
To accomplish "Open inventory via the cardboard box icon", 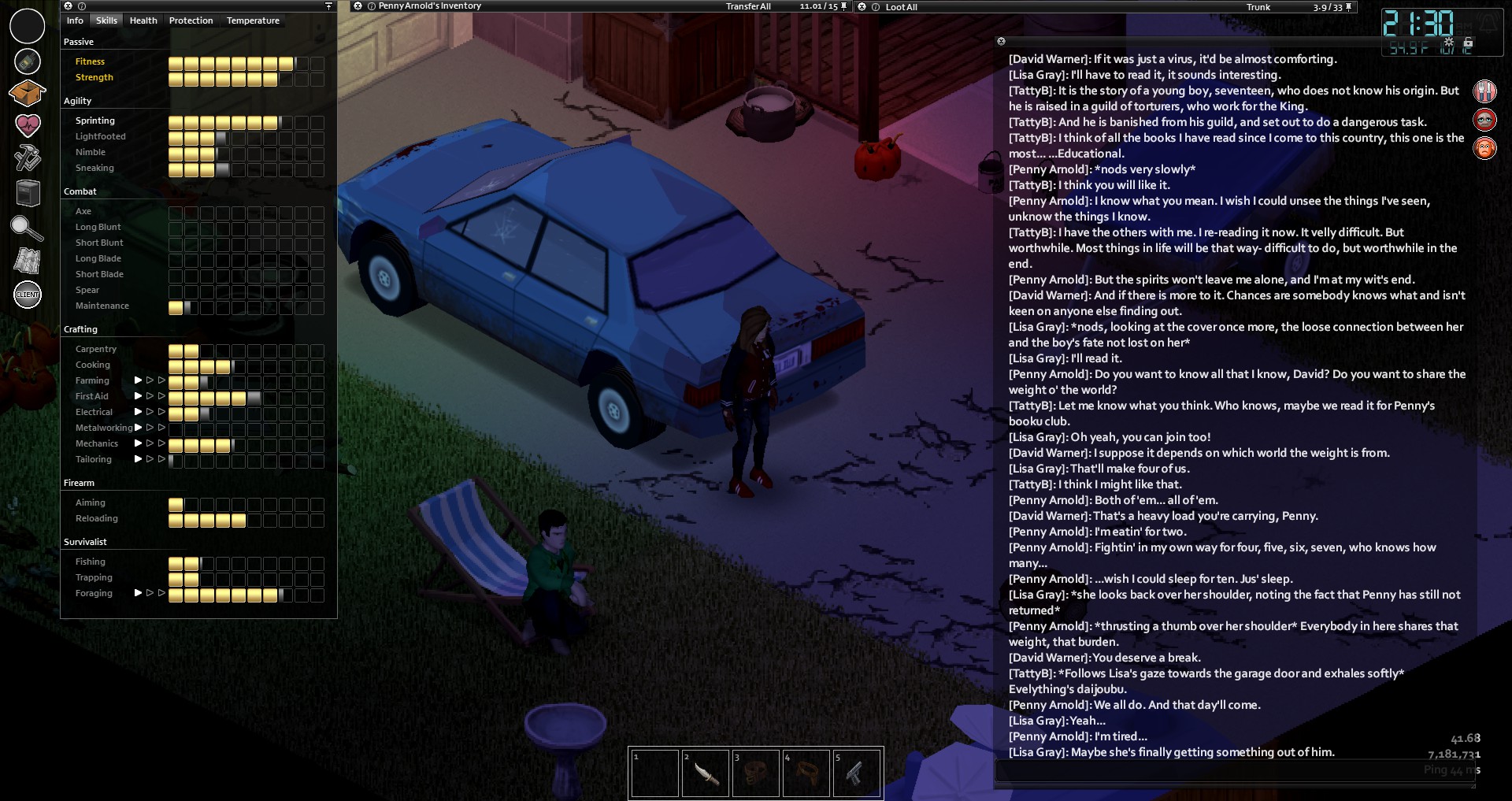I will coord(27,93).
